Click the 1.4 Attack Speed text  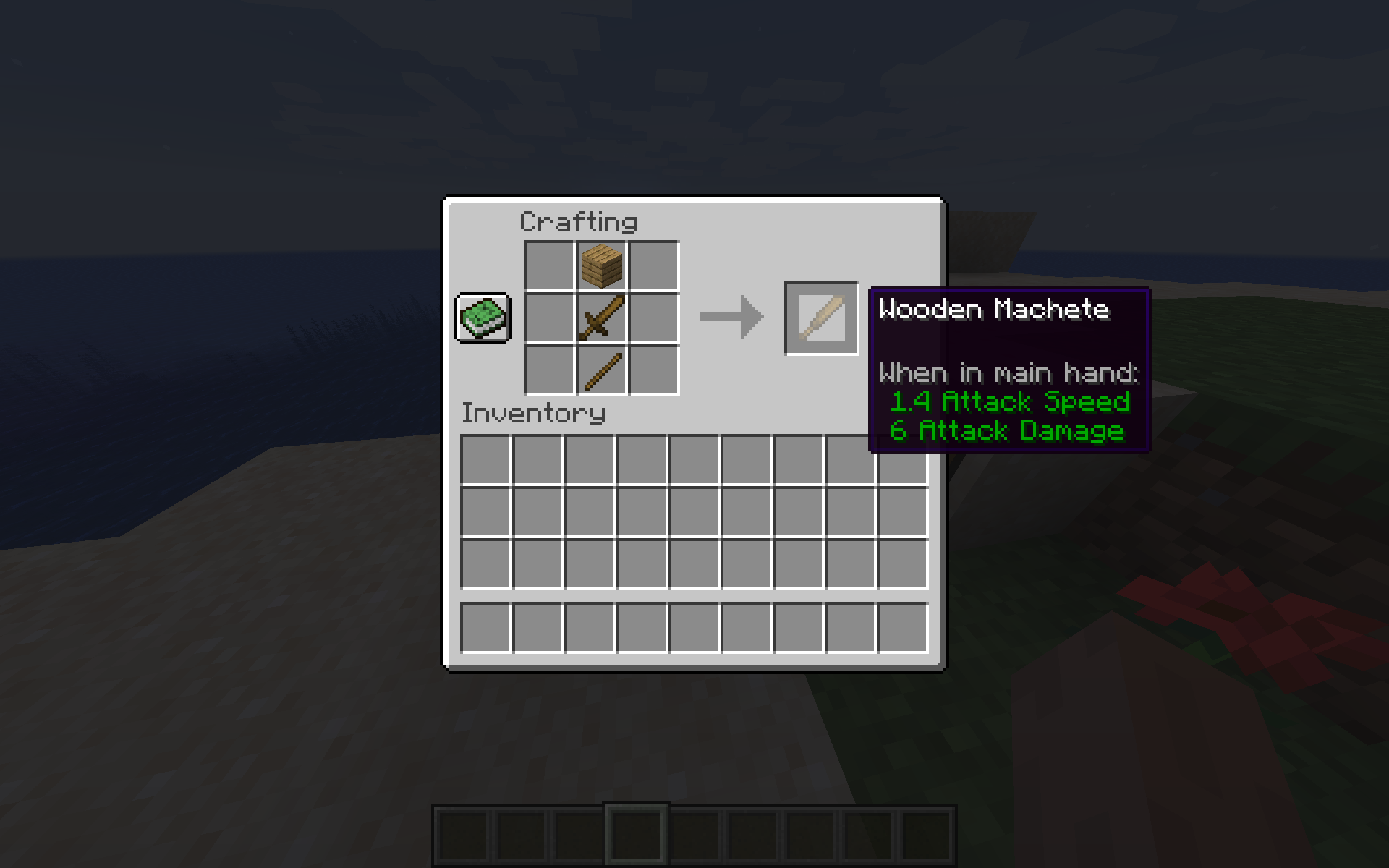(x=1010, y=402)
